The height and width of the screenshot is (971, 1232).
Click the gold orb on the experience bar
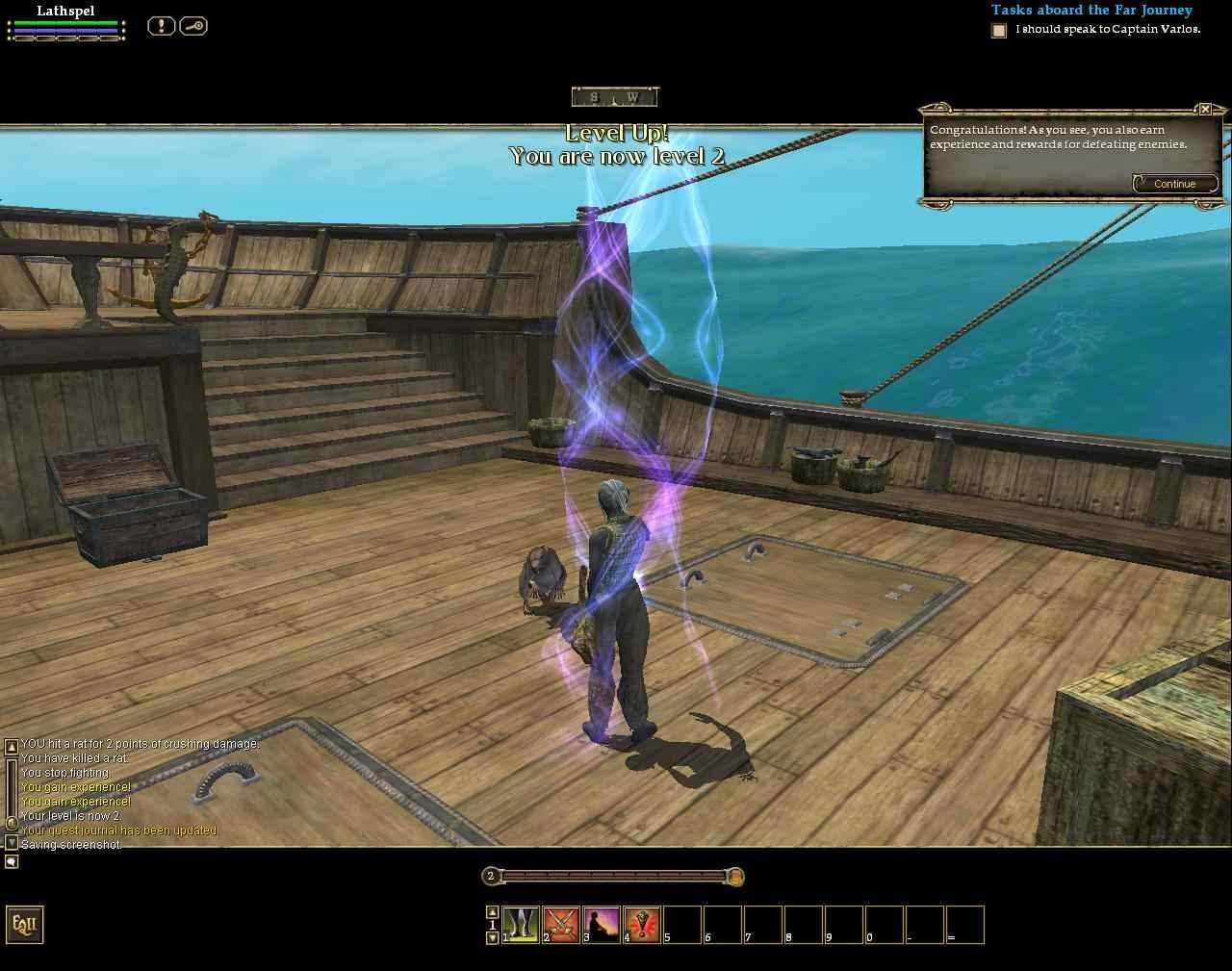pos(734,877)
